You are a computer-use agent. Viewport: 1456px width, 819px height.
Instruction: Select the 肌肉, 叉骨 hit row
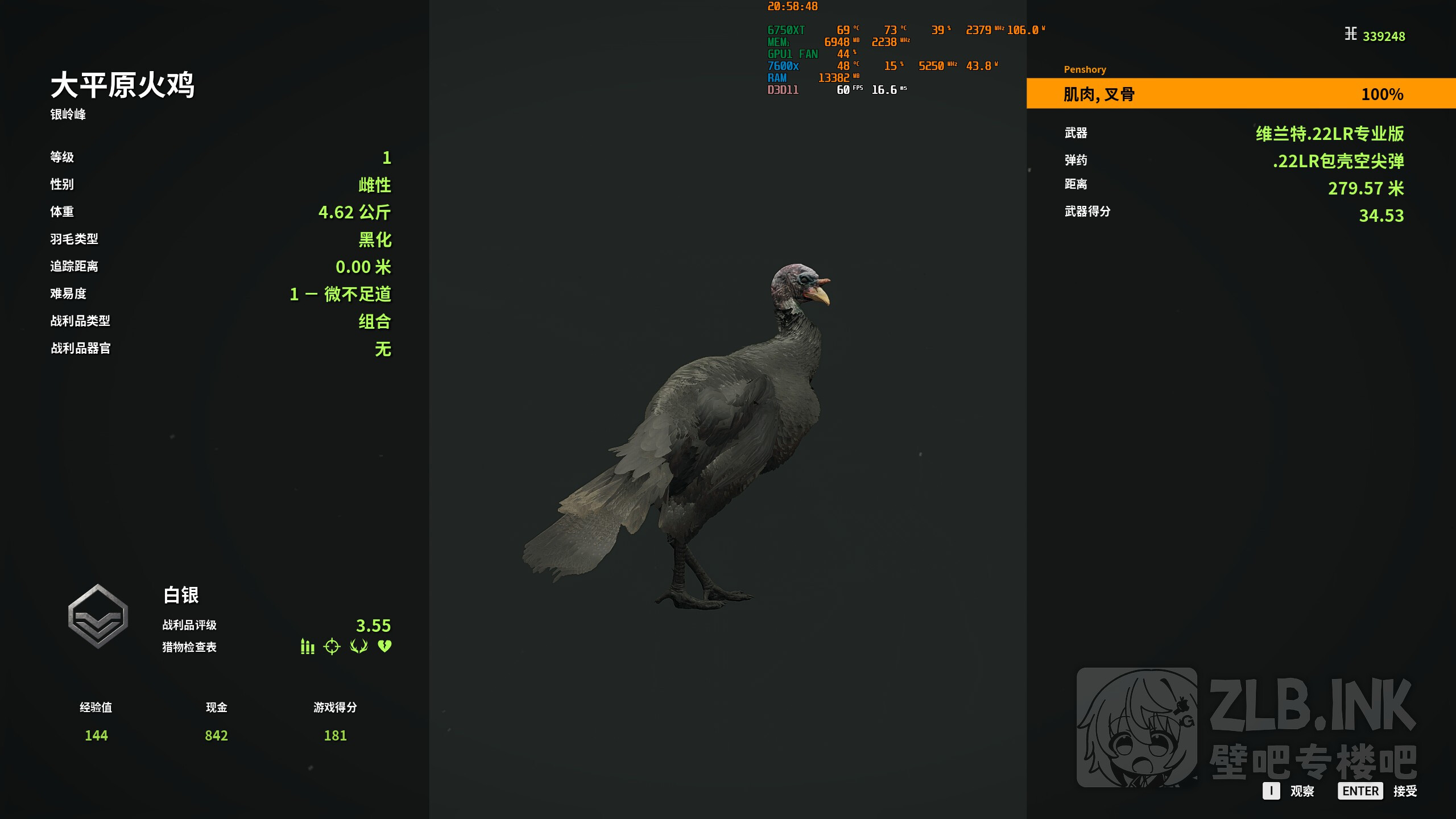1240,94
